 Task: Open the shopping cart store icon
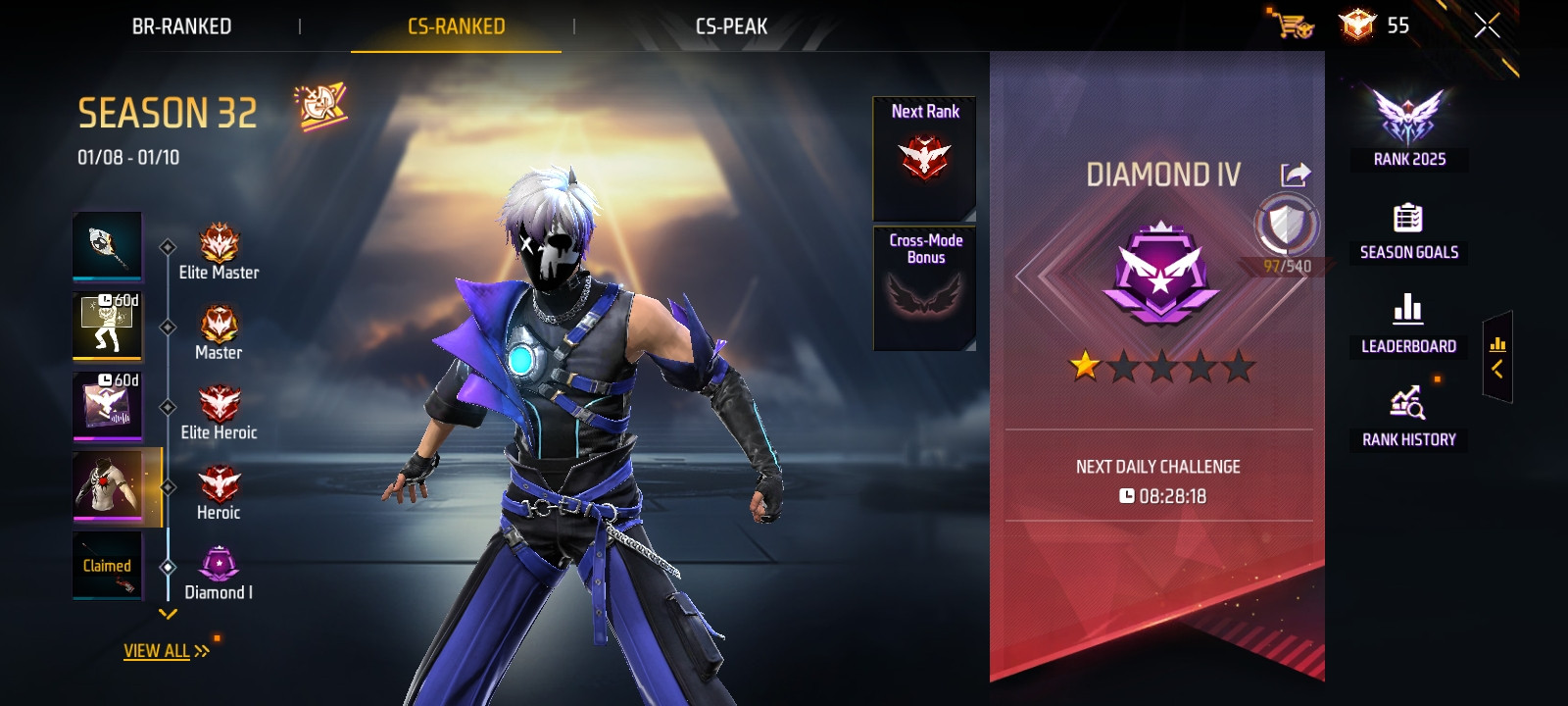click(1294, 24)
